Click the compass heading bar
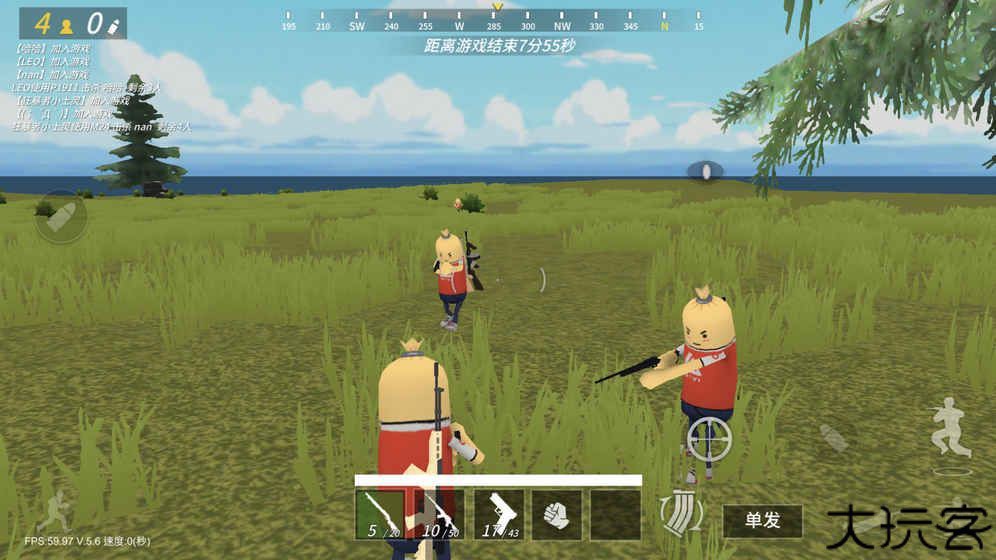Screen dimensions: 996x560 pyautogui.click(x=494, y=21)
